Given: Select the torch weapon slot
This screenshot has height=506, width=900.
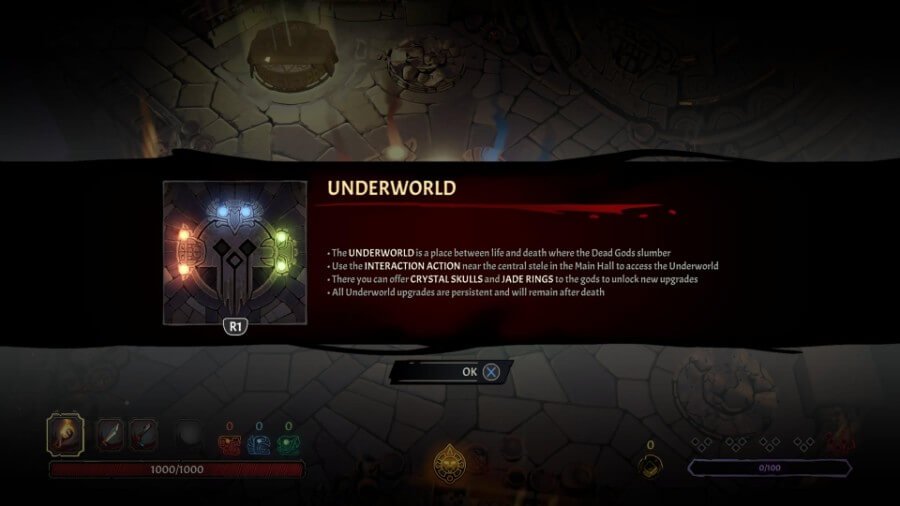Looking at the screenshot, I should [x=65, y=436].
